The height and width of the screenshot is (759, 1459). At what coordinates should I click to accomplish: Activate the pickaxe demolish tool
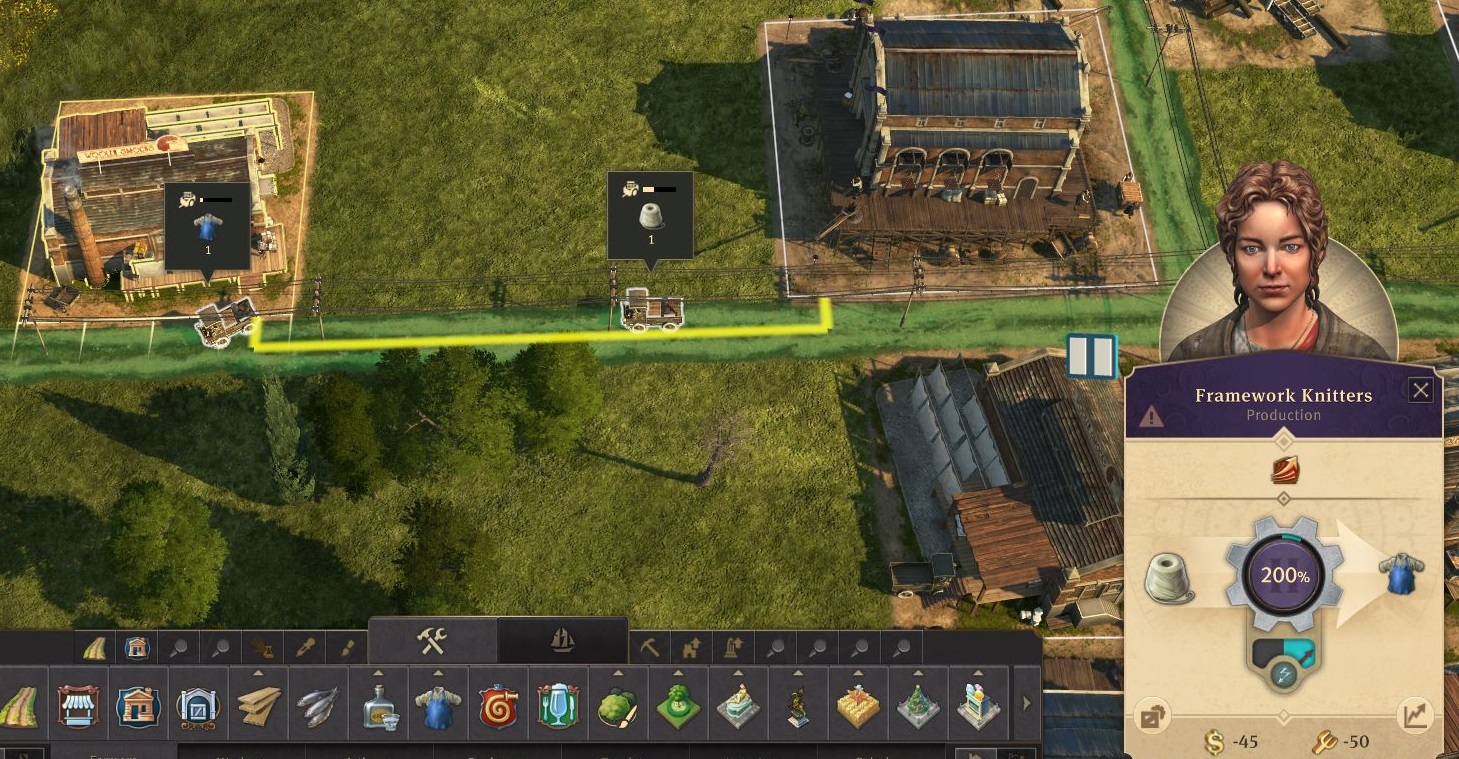(649, 648)
